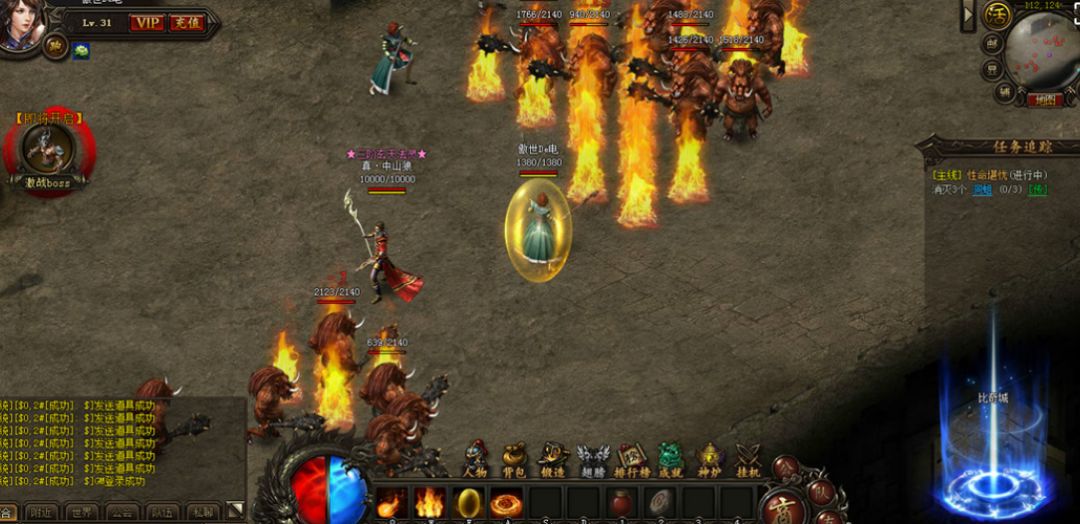Open the VIP panel

point(147,22)
